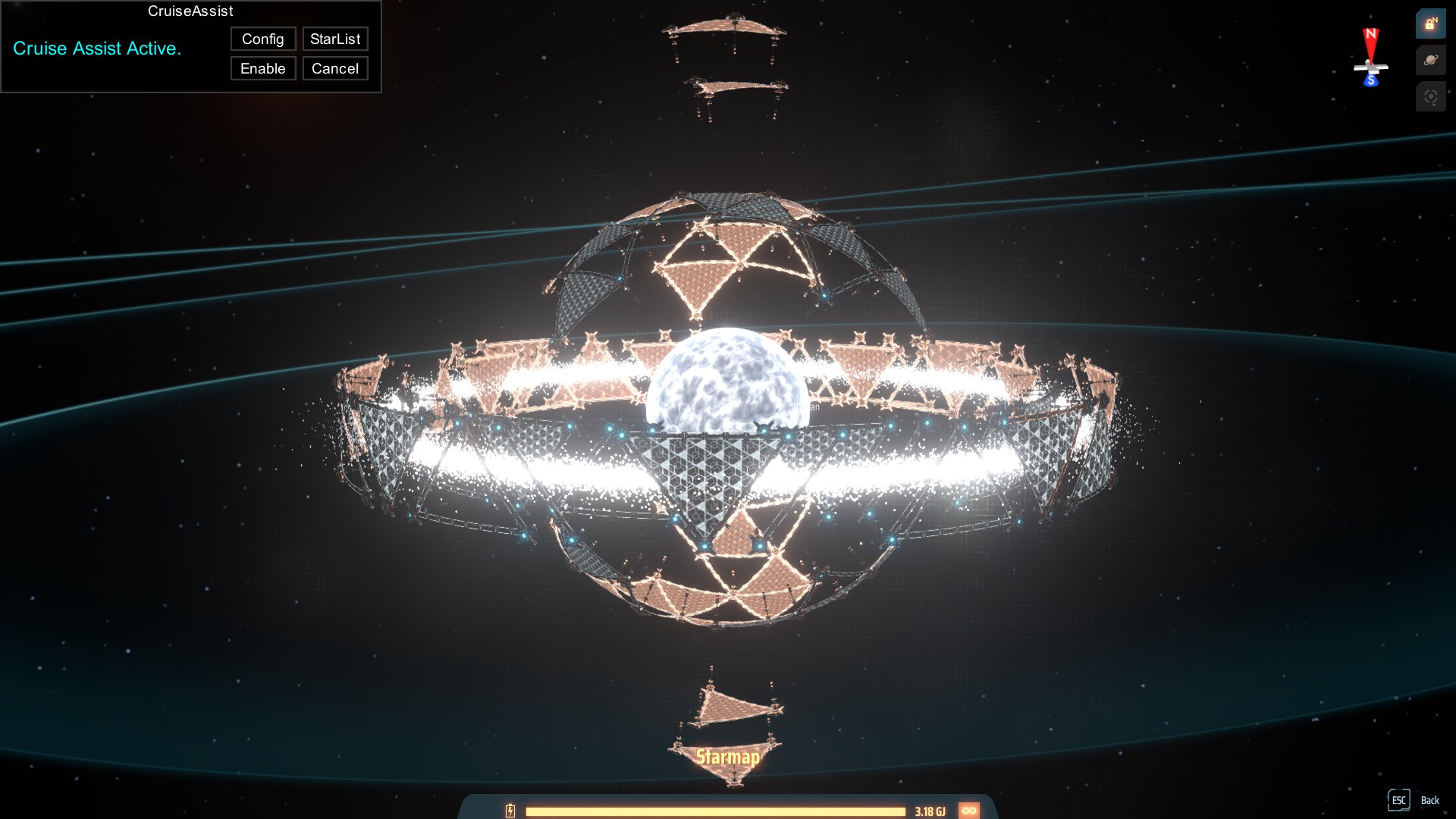Screen dimensions: 1456x819
Task: Open the CruiseAssist Config settings
Action: pyautogui.click(x=263, y=39)
